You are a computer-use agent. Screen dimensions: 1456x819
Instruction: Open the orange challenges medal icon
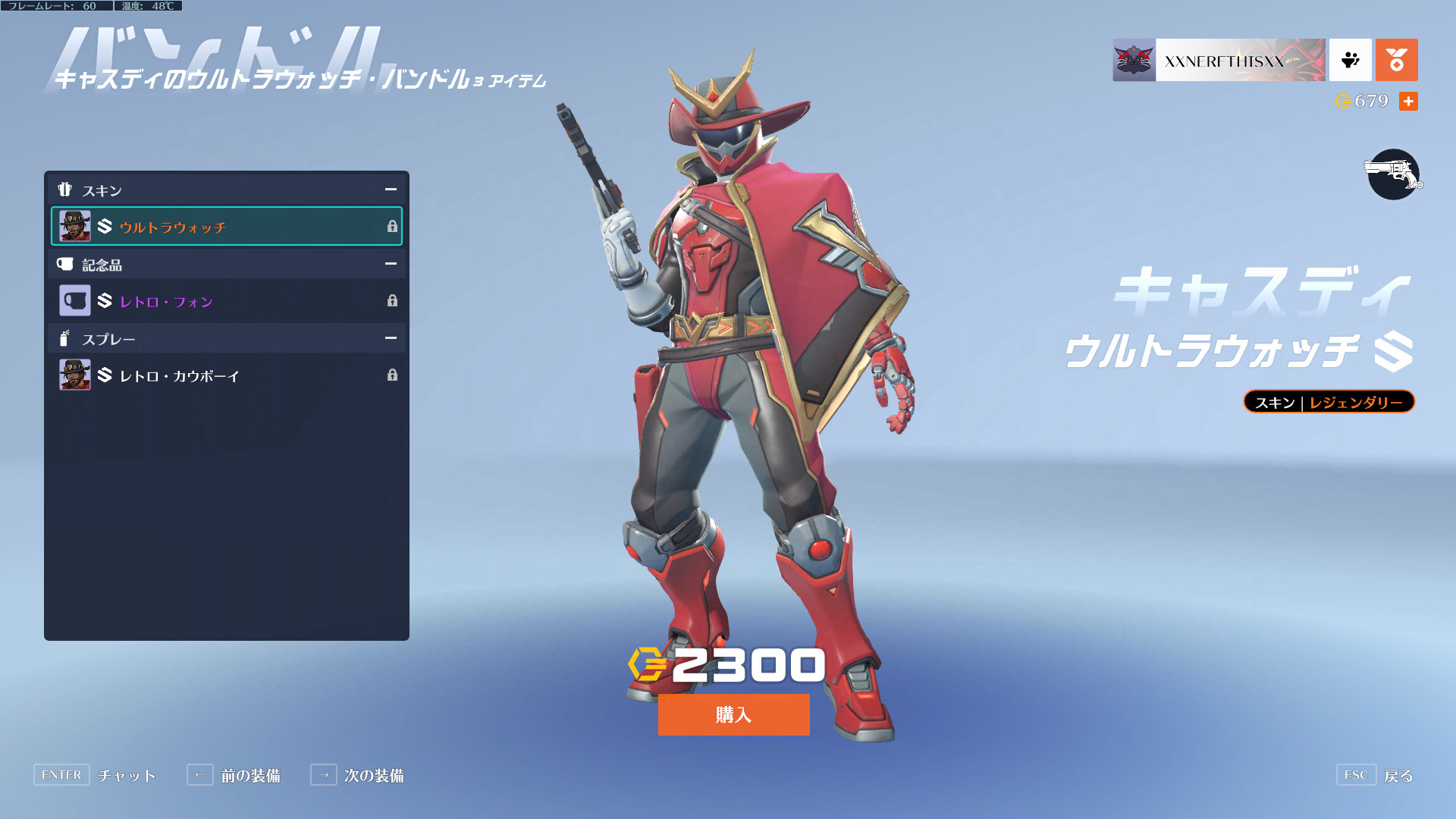tap(1396, 60)
